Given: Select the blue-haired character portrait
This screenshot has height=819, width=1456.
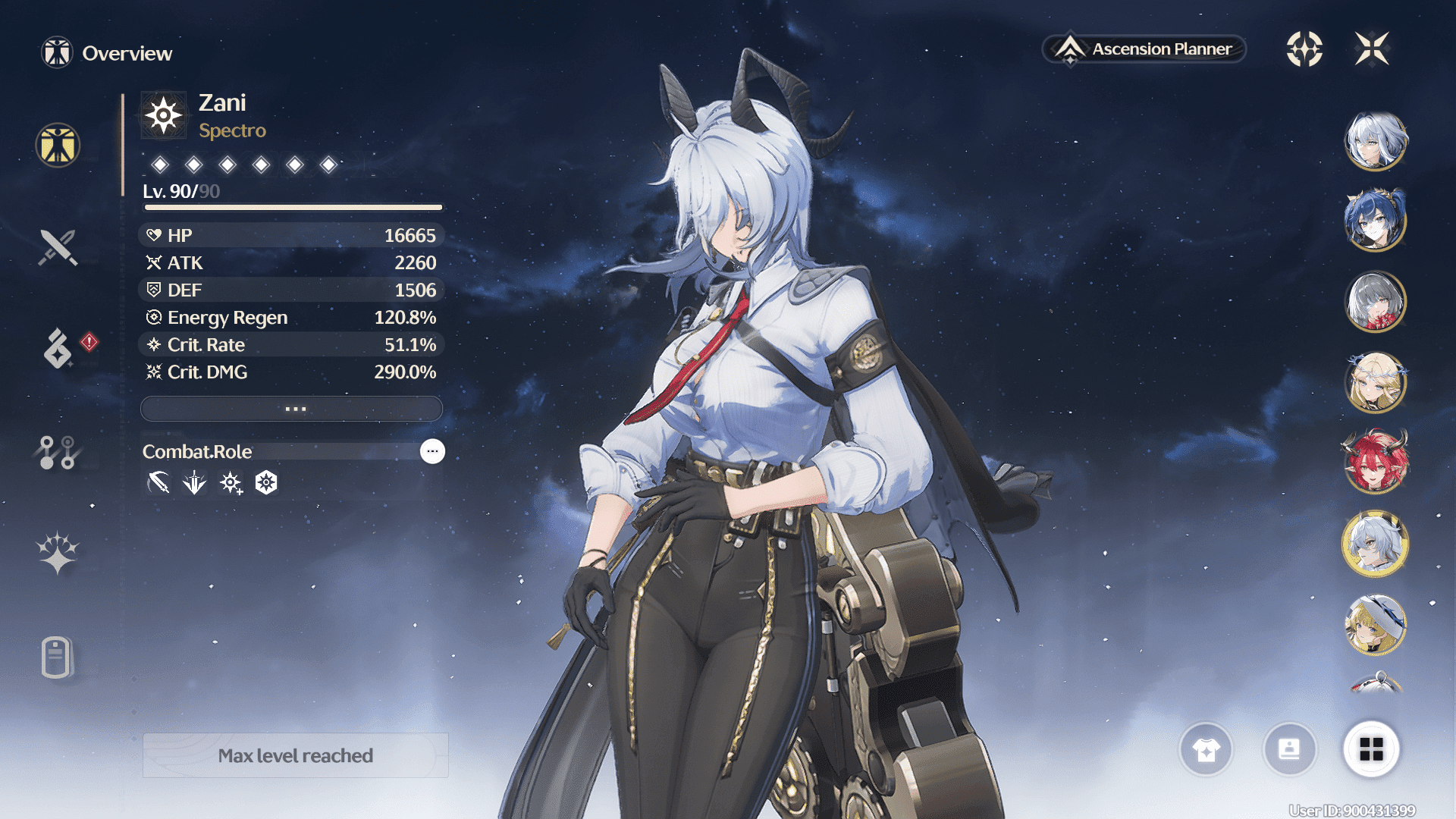Looking at the screenshot, I should pyautogui.click(x=1376, y=221).
